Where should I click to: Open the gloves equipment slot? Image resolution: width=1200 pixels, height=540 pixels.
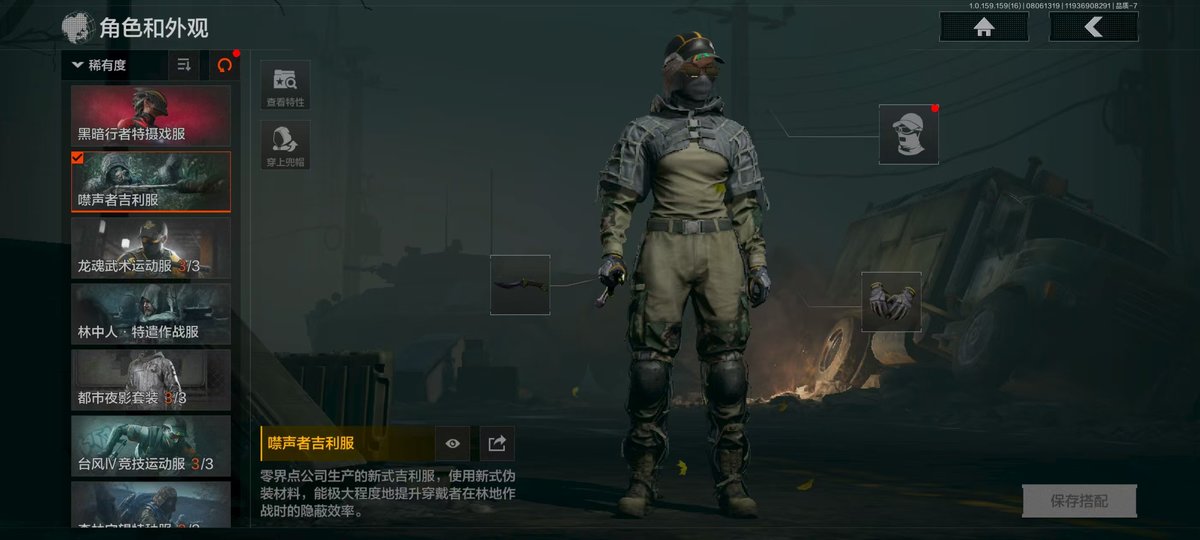click(891, 301)
